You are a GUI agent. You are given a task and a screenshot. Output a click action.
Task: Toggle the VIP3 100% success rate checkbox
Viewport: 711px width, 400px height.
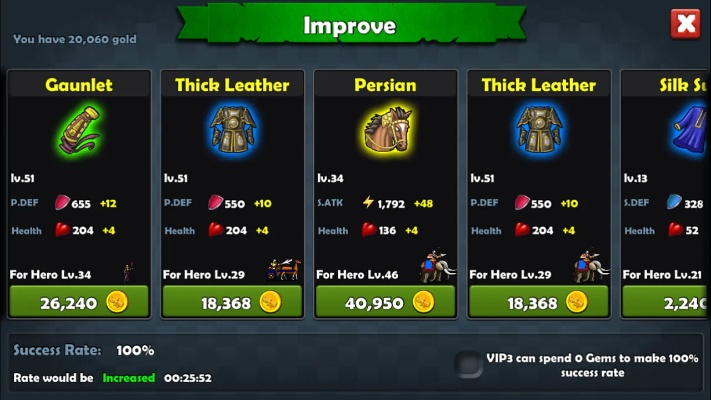[x=467, y=364]
